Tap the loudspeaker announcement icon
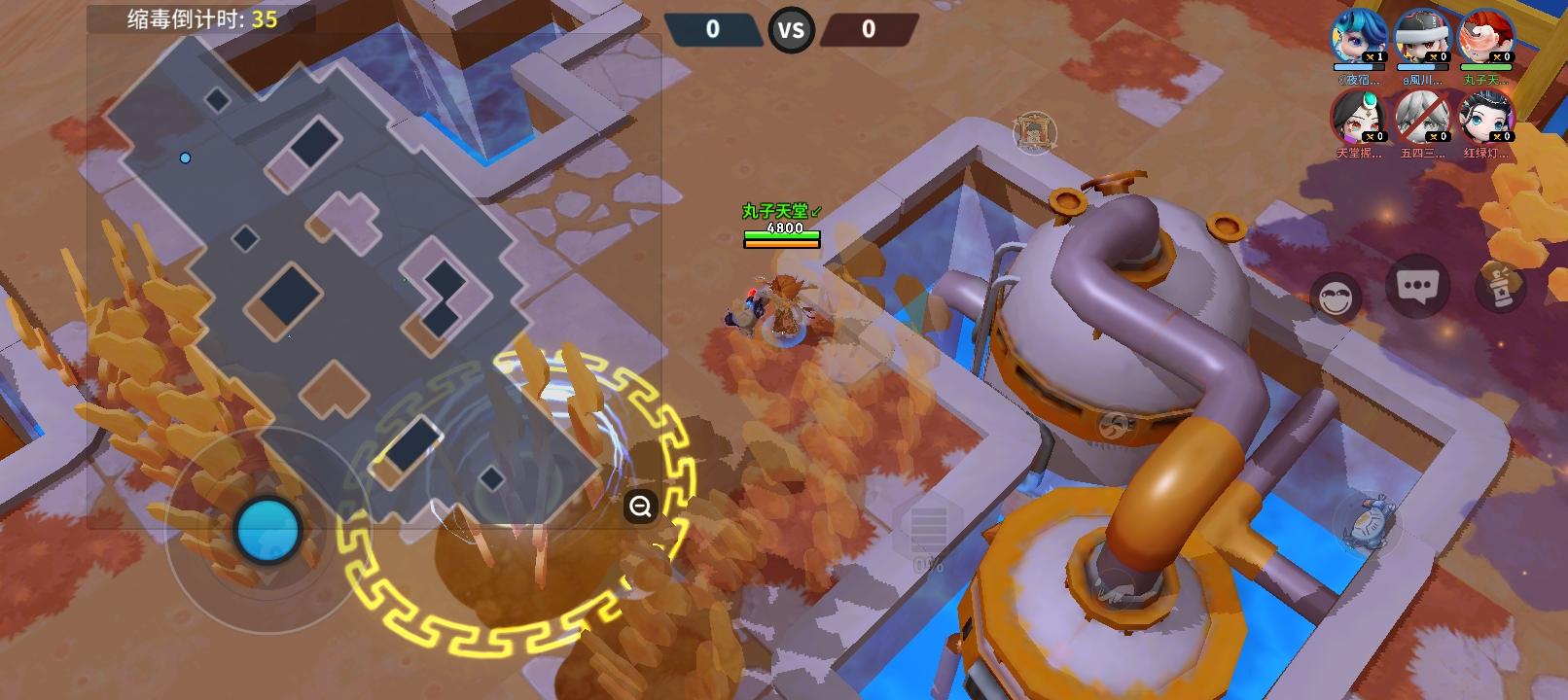The image size is (1568, 700). [x=1502, y=288]
